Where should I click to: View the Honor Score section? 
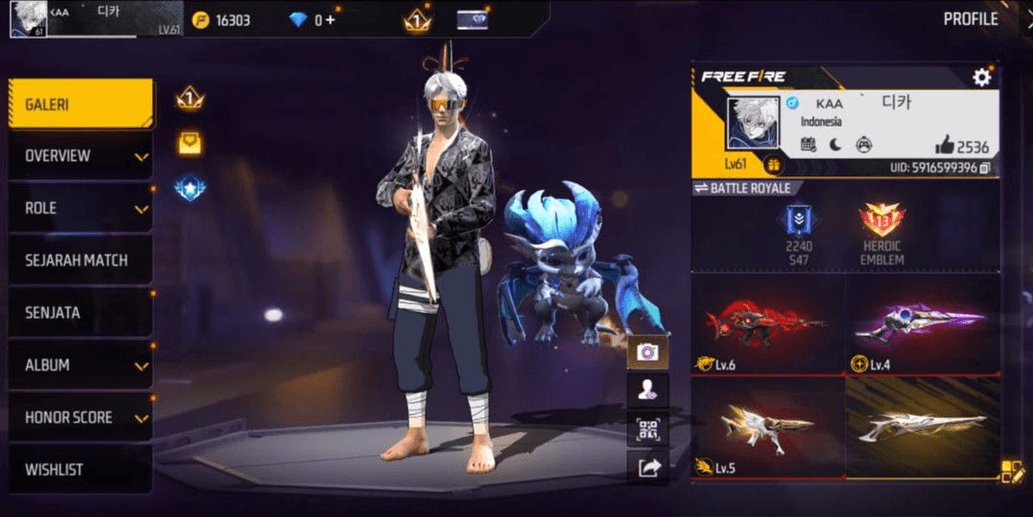tap(80, 417)
